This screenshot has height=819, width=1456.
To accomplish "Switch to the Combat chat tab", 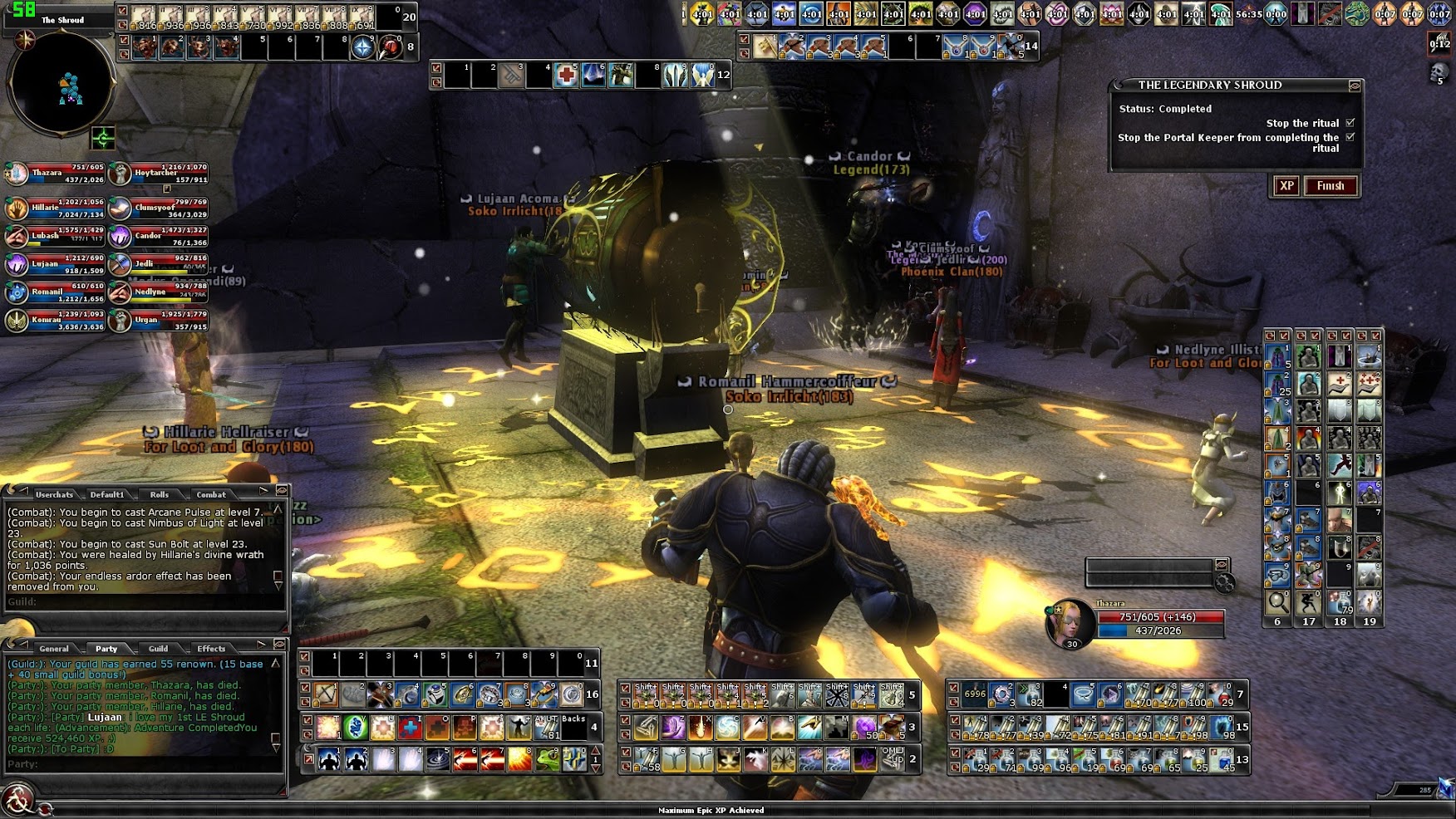I will coord(211,494).
